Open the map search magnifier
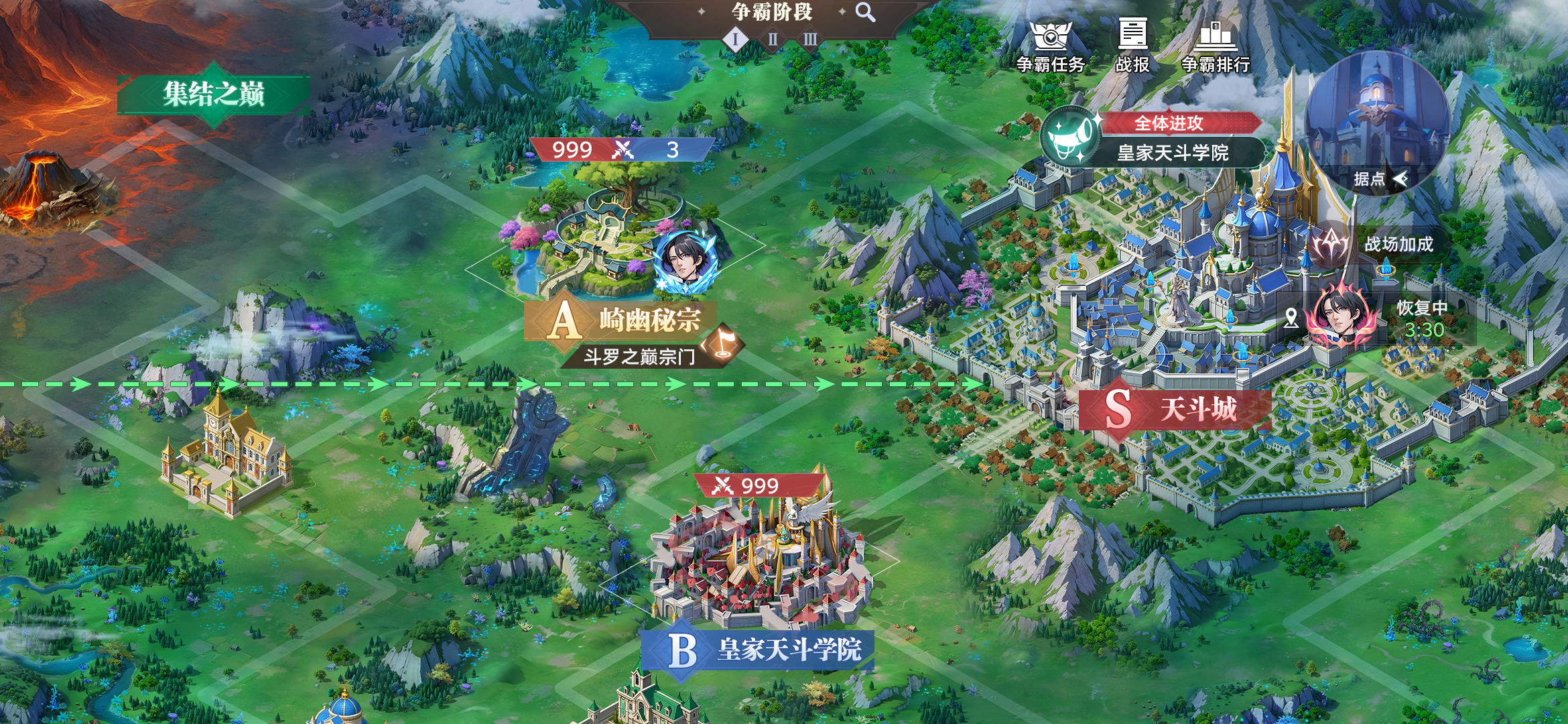 (x=863, y=12)
